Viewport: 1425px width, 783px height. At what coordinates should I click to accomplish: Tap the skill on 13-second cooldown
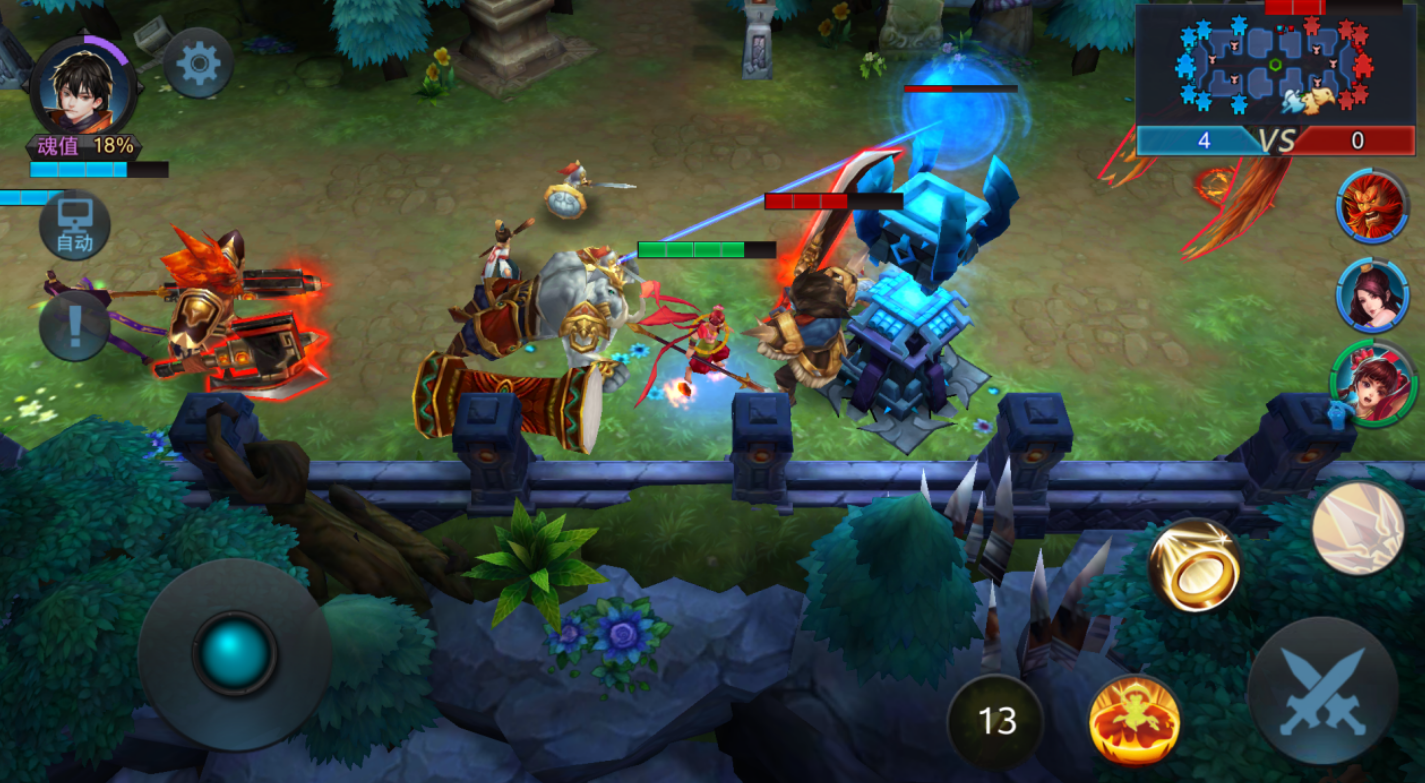(x=996, y=720)
